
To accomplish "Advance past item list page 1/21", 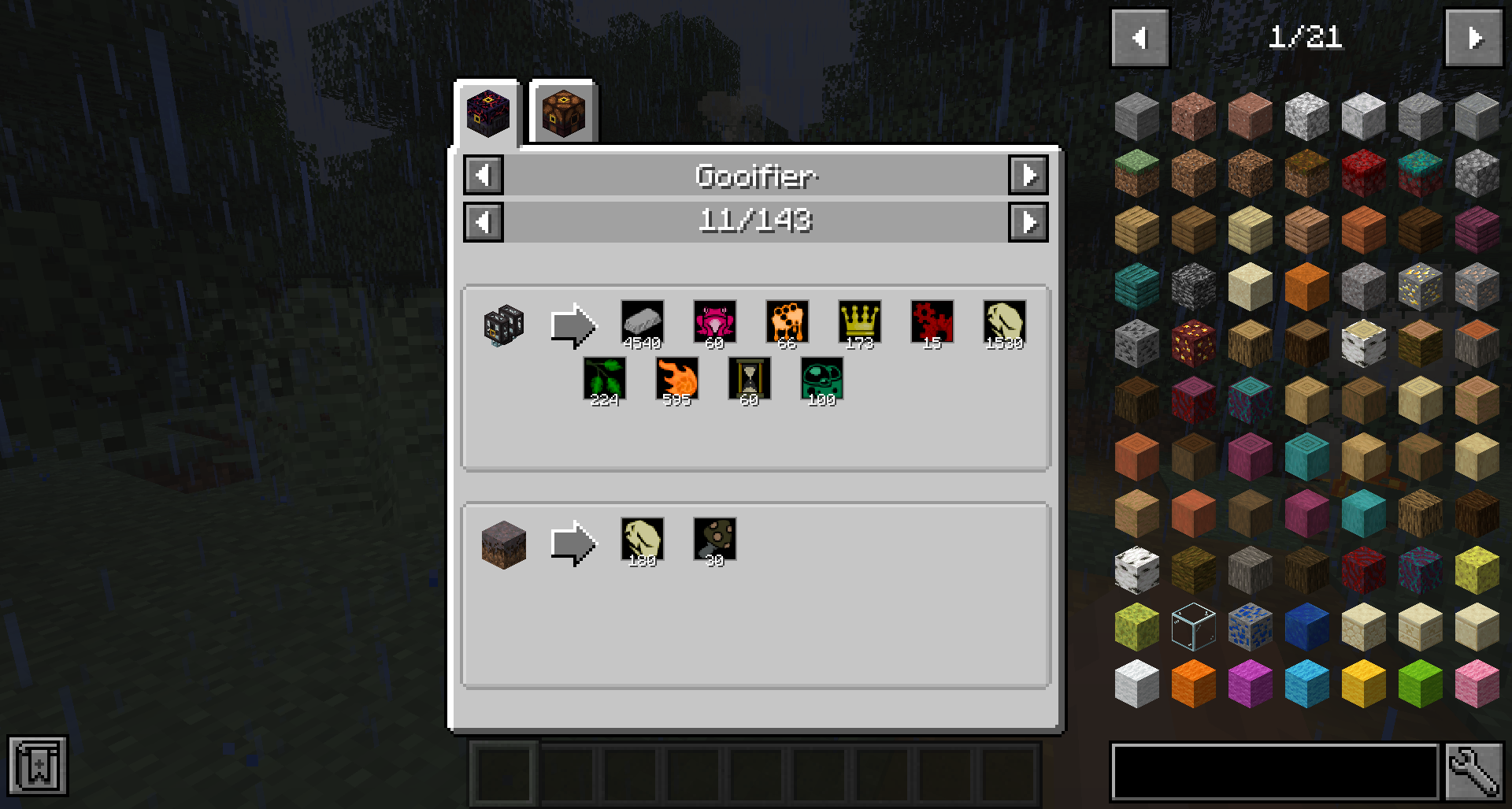I will click(1474, 36).
